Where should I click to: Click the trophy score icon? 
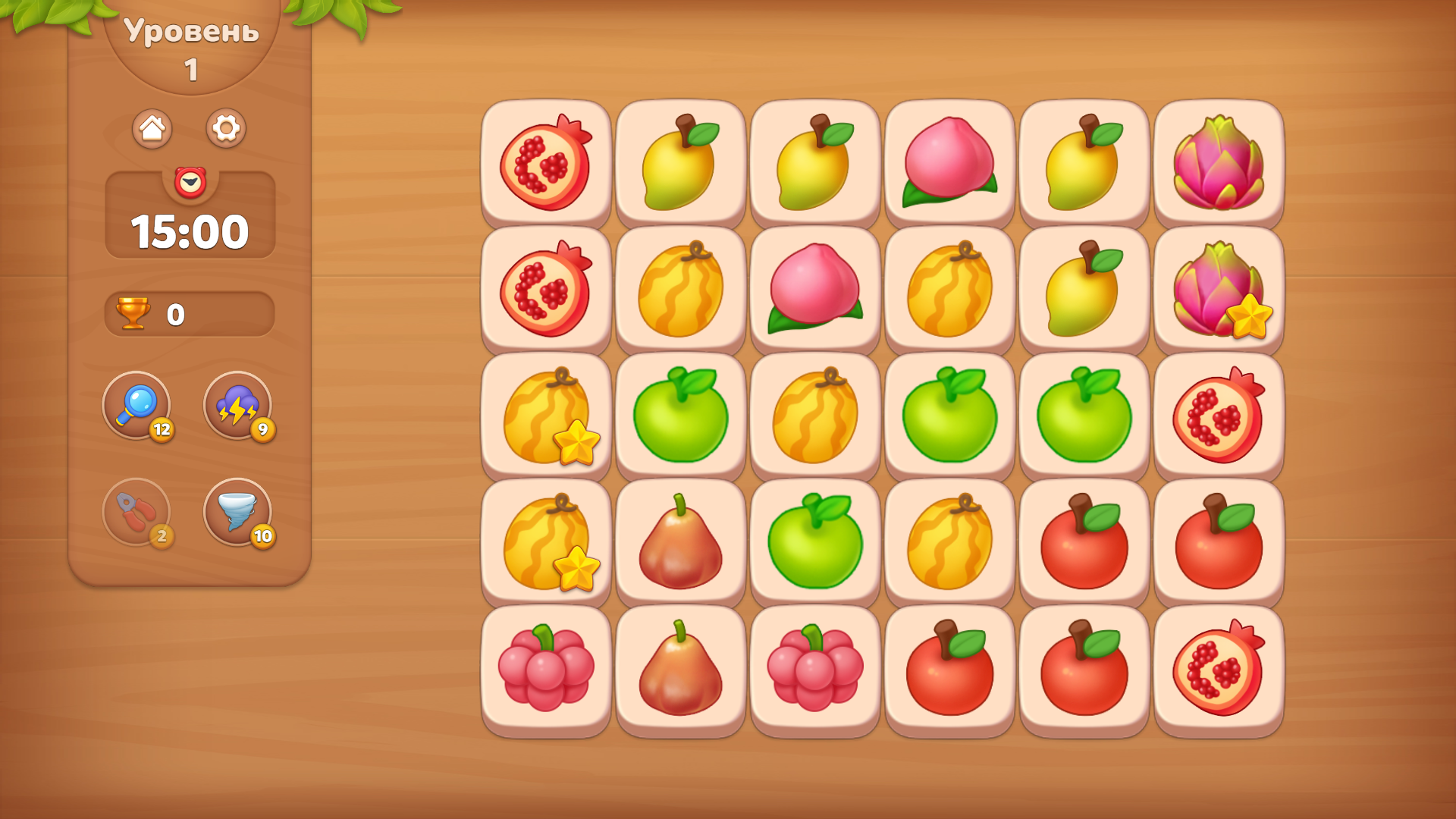pyautogui.click(x=133, y=312)
